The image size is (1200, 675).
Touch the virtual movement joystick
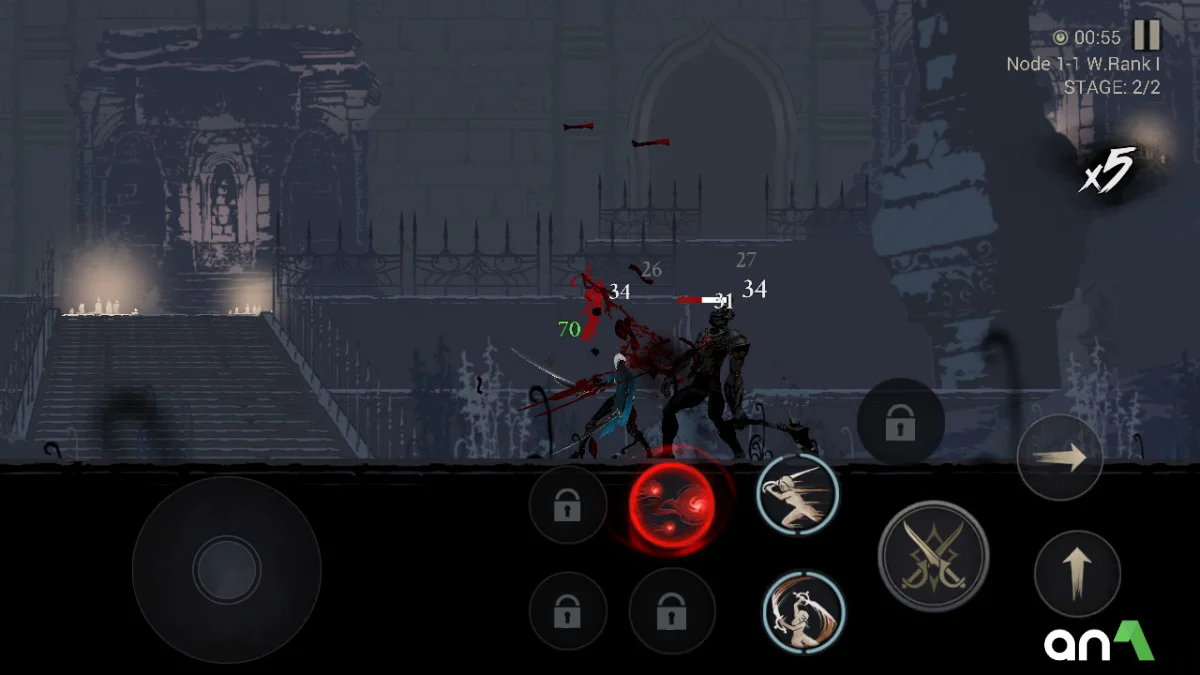pyautogui.click(x=227, y=569)
